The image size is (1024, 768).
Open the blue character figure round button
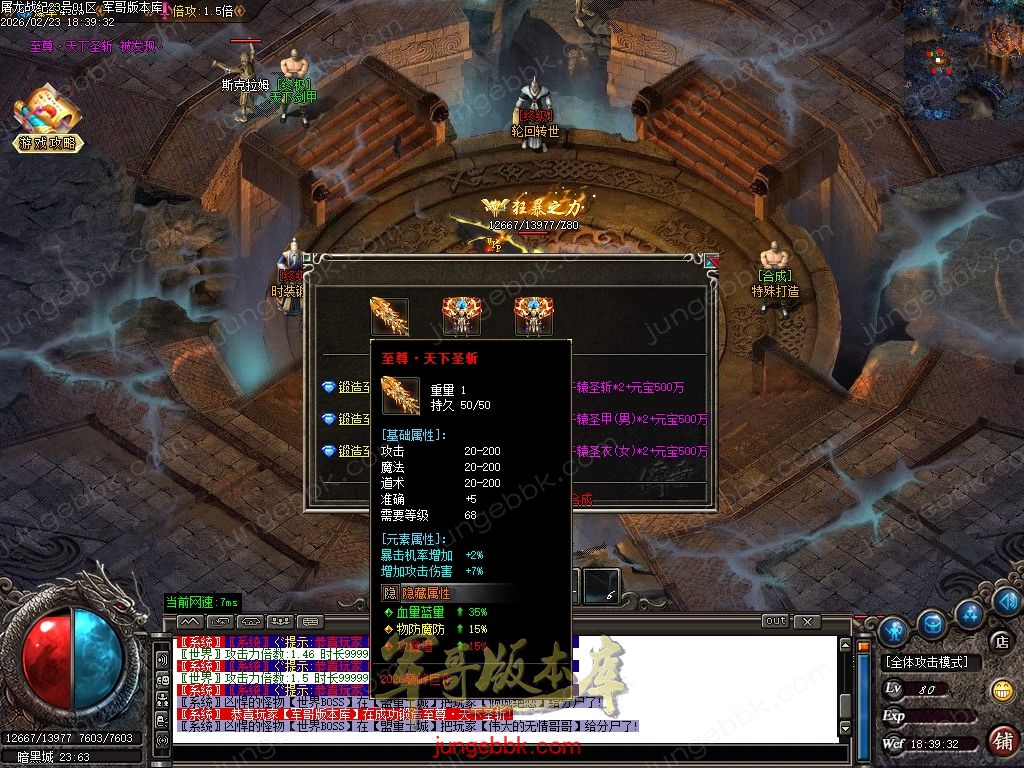[894, 630]
